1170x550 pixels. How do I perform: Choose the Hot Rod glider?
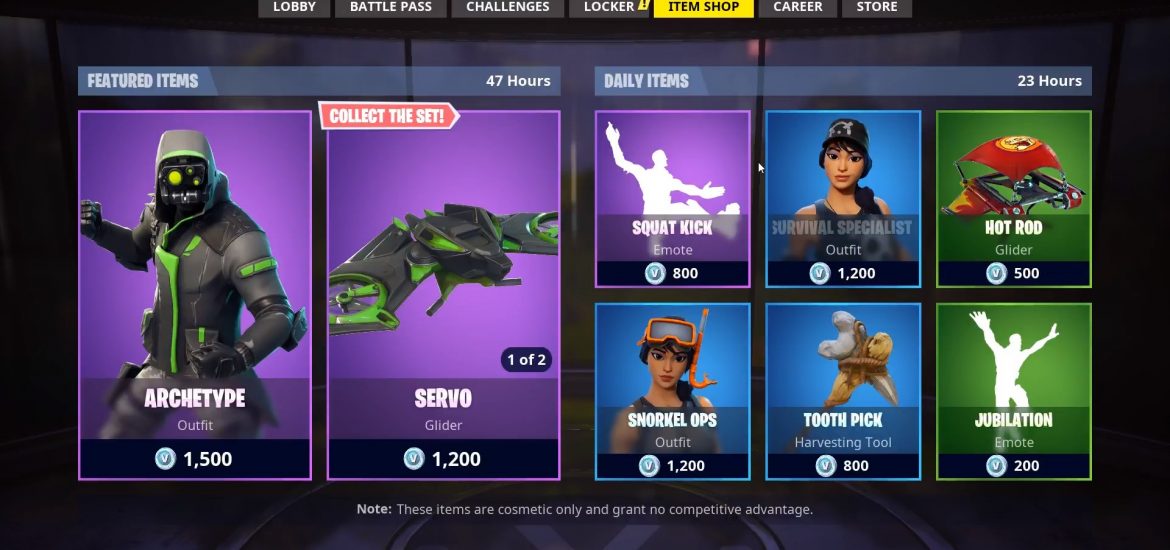click(x=1013, y=199)
